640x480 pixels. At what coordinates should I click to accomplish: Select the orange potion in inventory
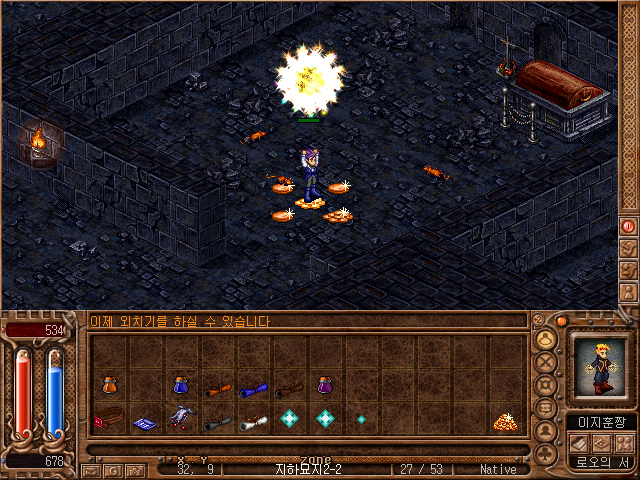point(108,386)
